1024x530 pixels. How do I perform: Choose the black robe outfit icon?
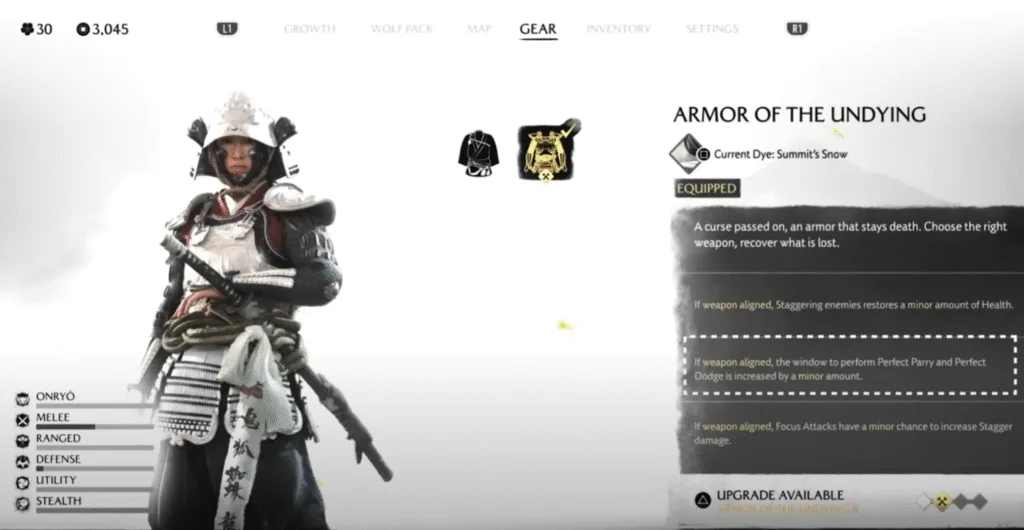478,151
